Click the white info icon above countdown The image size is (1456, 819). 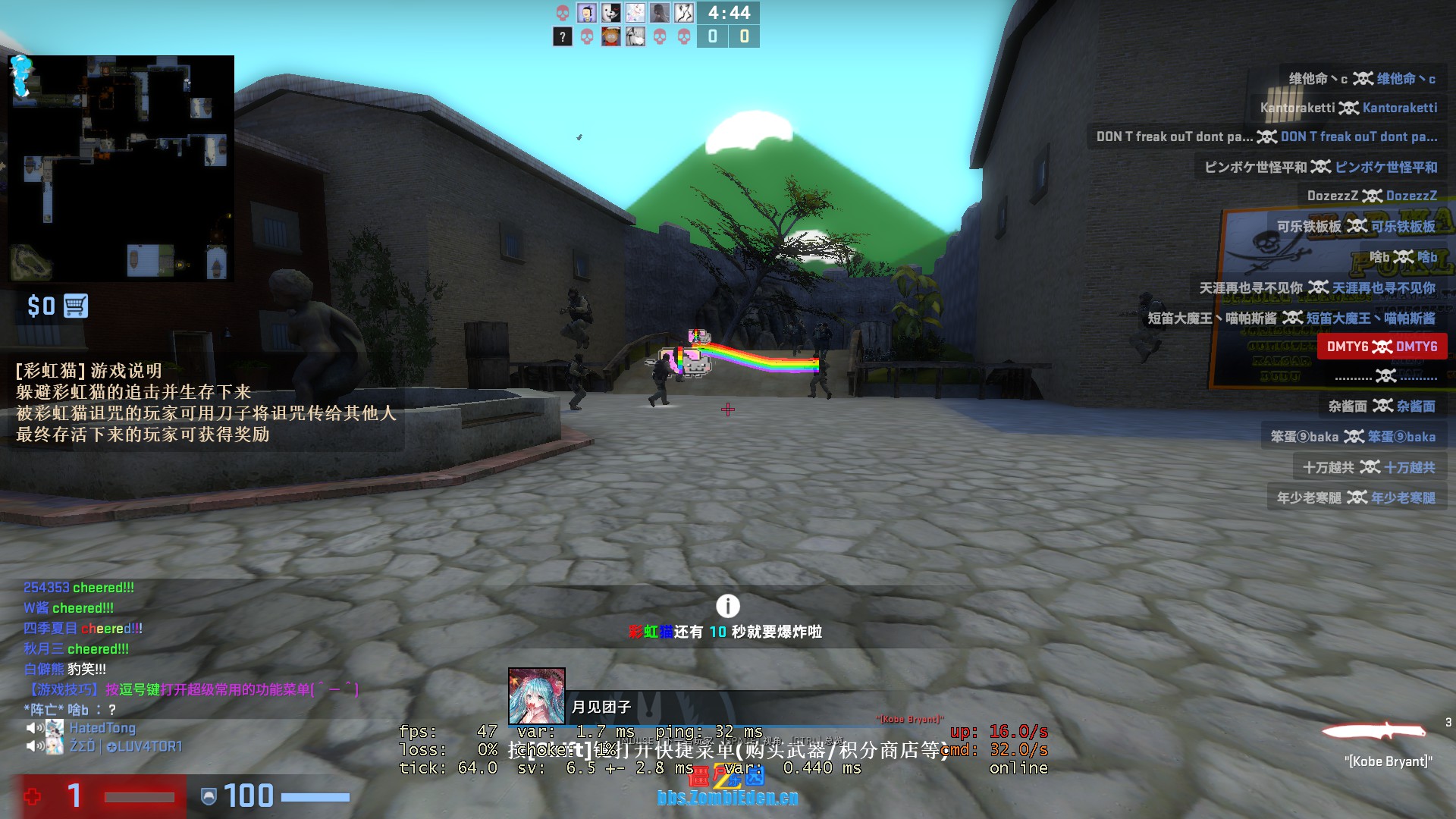727,606
